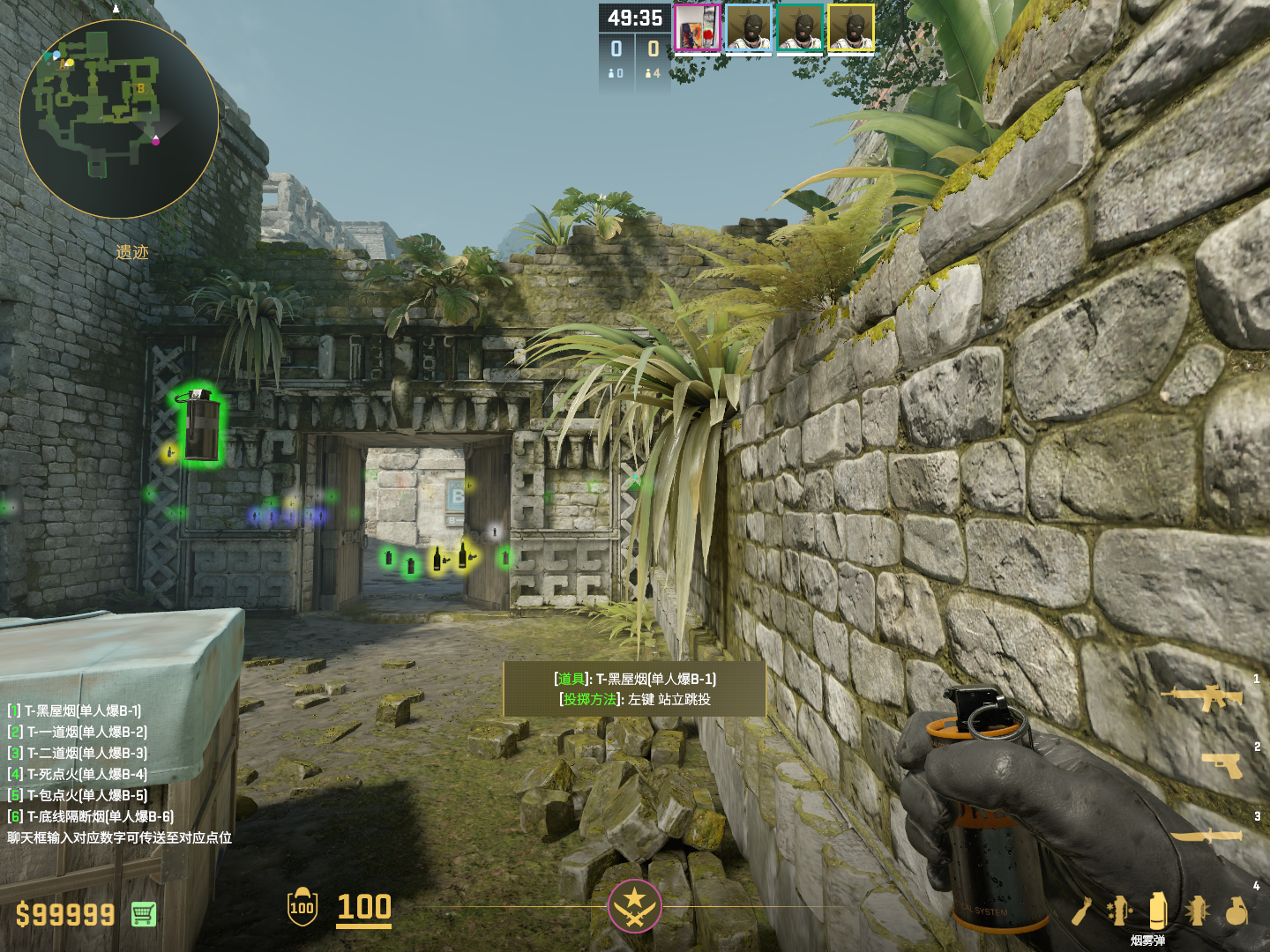The width and height of the screenshot is (1270, 952).
Task: Choose lineup entry 1 T-黑屋烟
Action: (x=75, y=710)
